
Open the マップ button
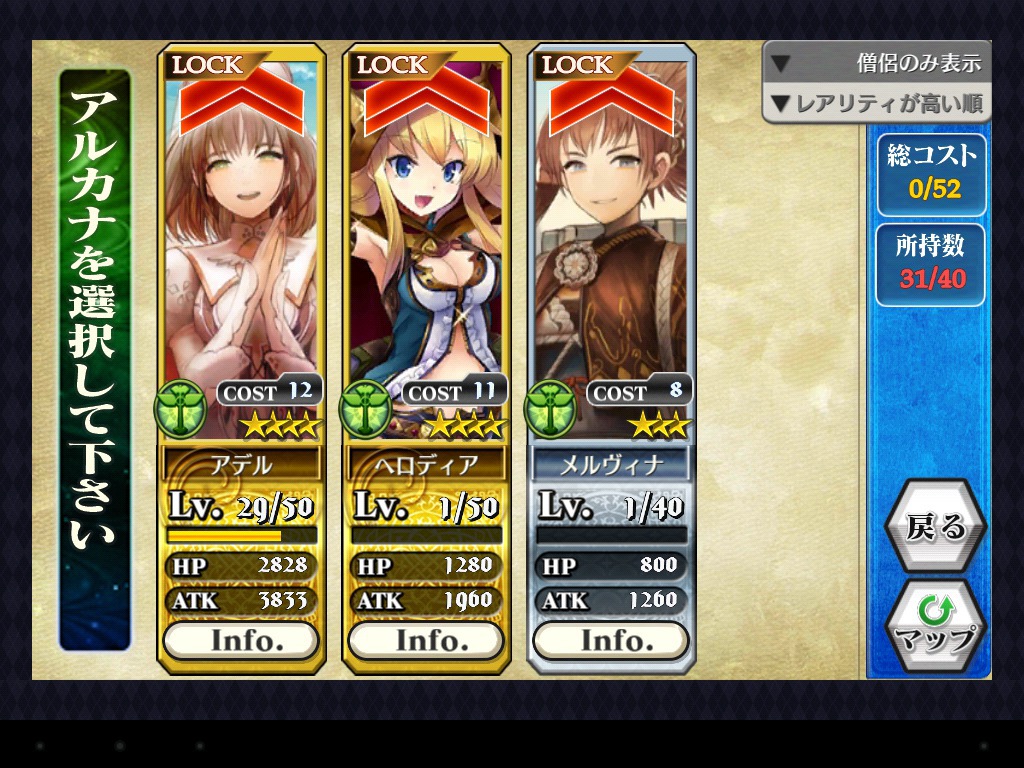[935, 626]
